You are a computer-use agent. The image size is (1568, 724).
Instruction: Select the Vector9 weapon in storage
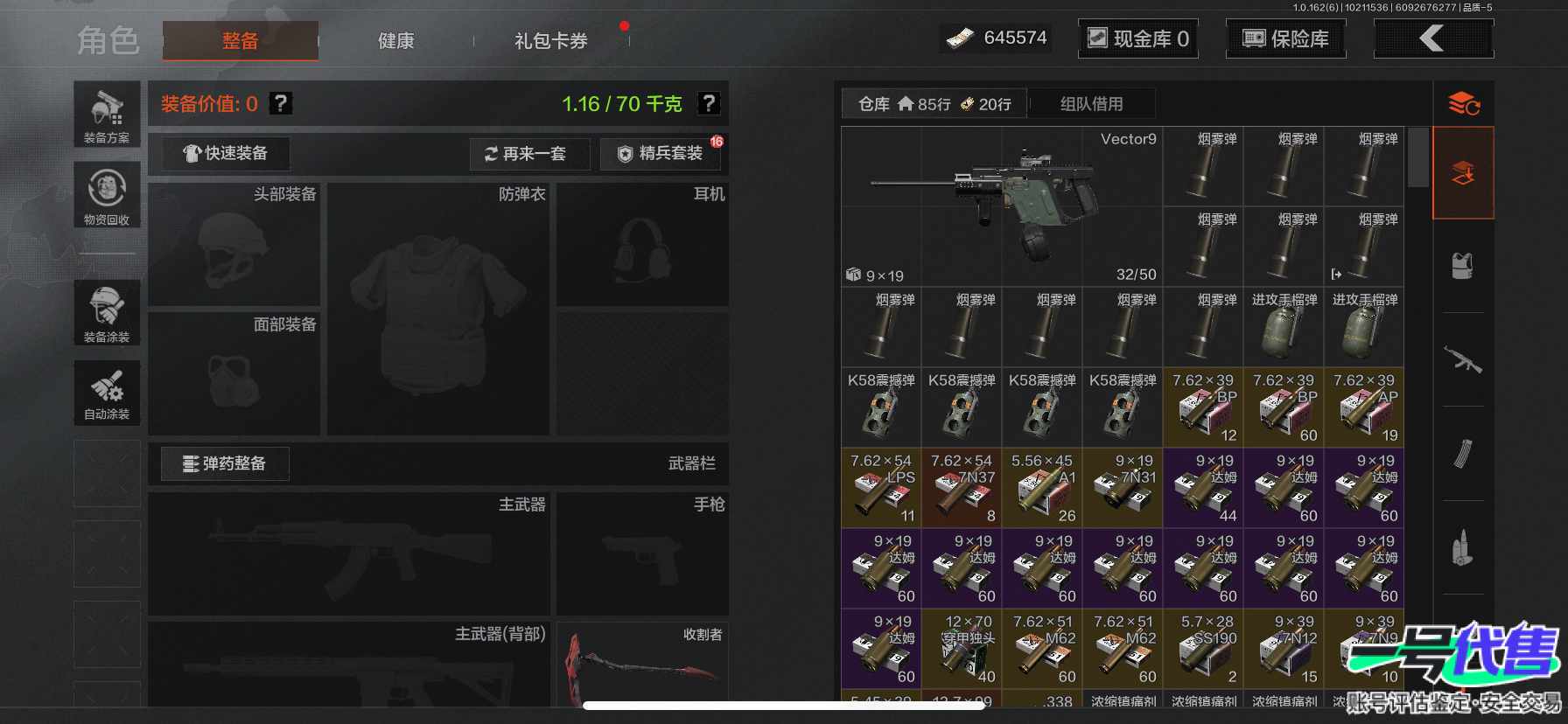pyautogui.click(x=1001, y=206)
